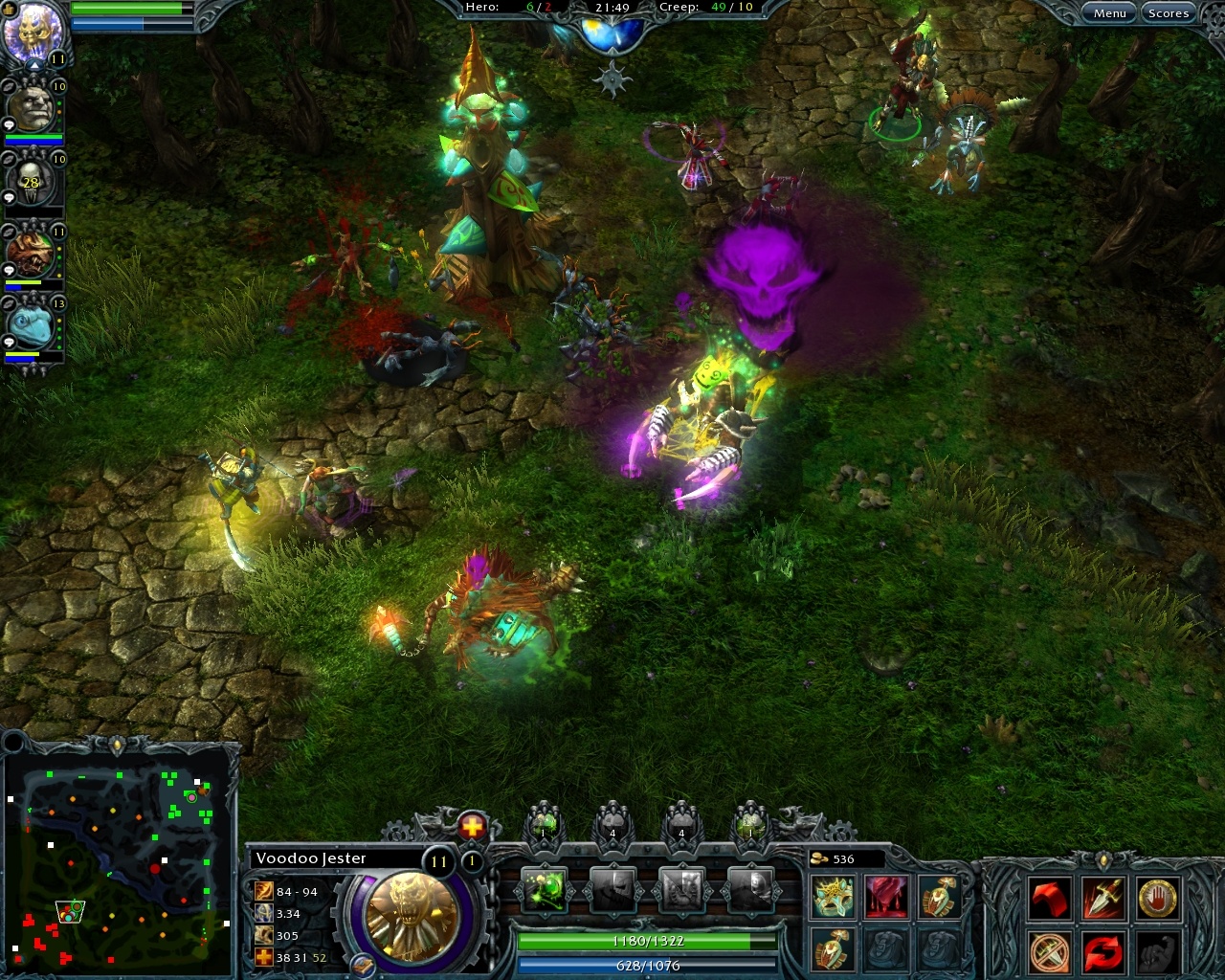This screenshot has height=980, width=1225.
Task: Select the Hold Position hand icon
Action: [1157, 898]
